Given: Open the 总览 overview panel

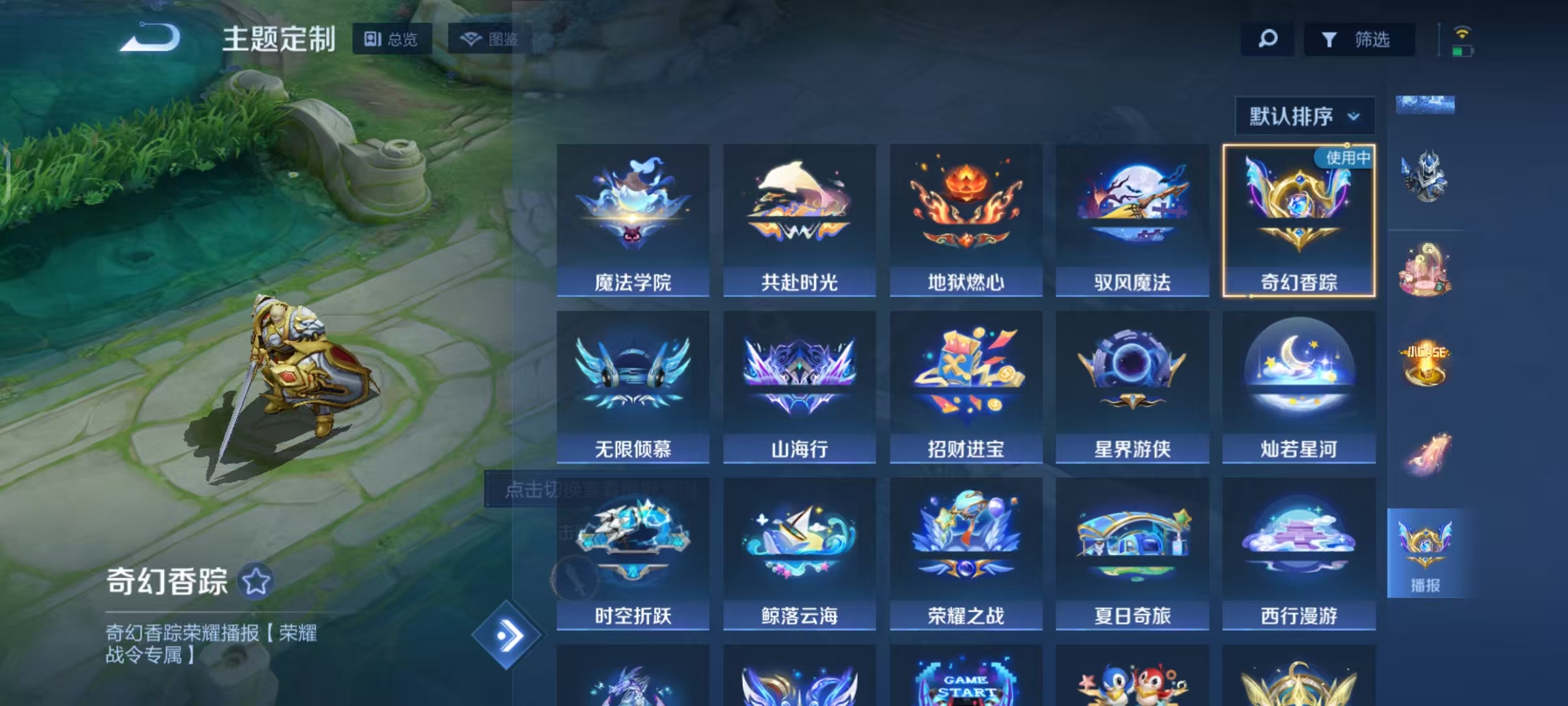Looking at the screenshot, I should (x=391, y=39).
